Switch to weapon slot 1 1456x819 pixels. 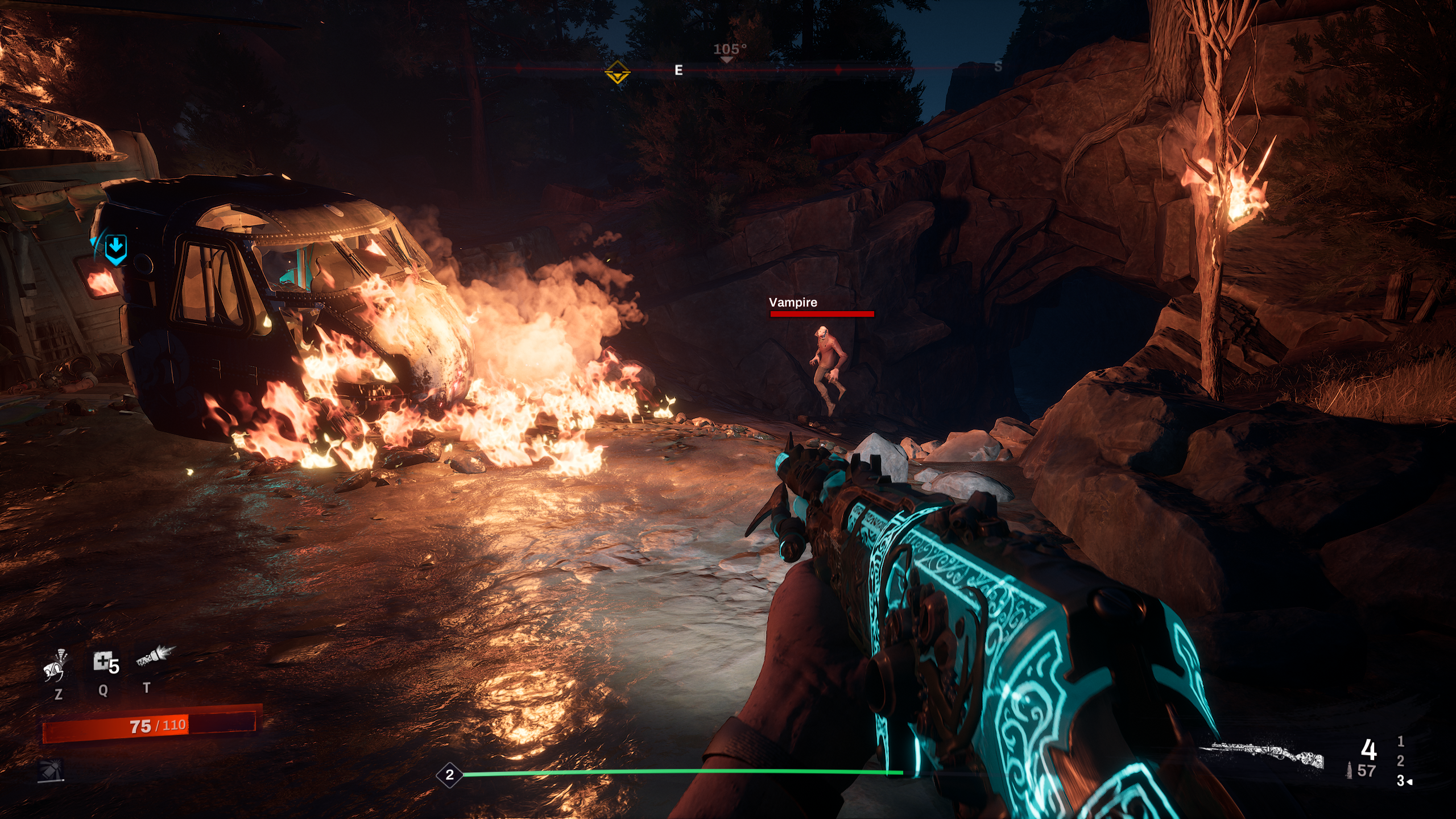coord(1400,741)
